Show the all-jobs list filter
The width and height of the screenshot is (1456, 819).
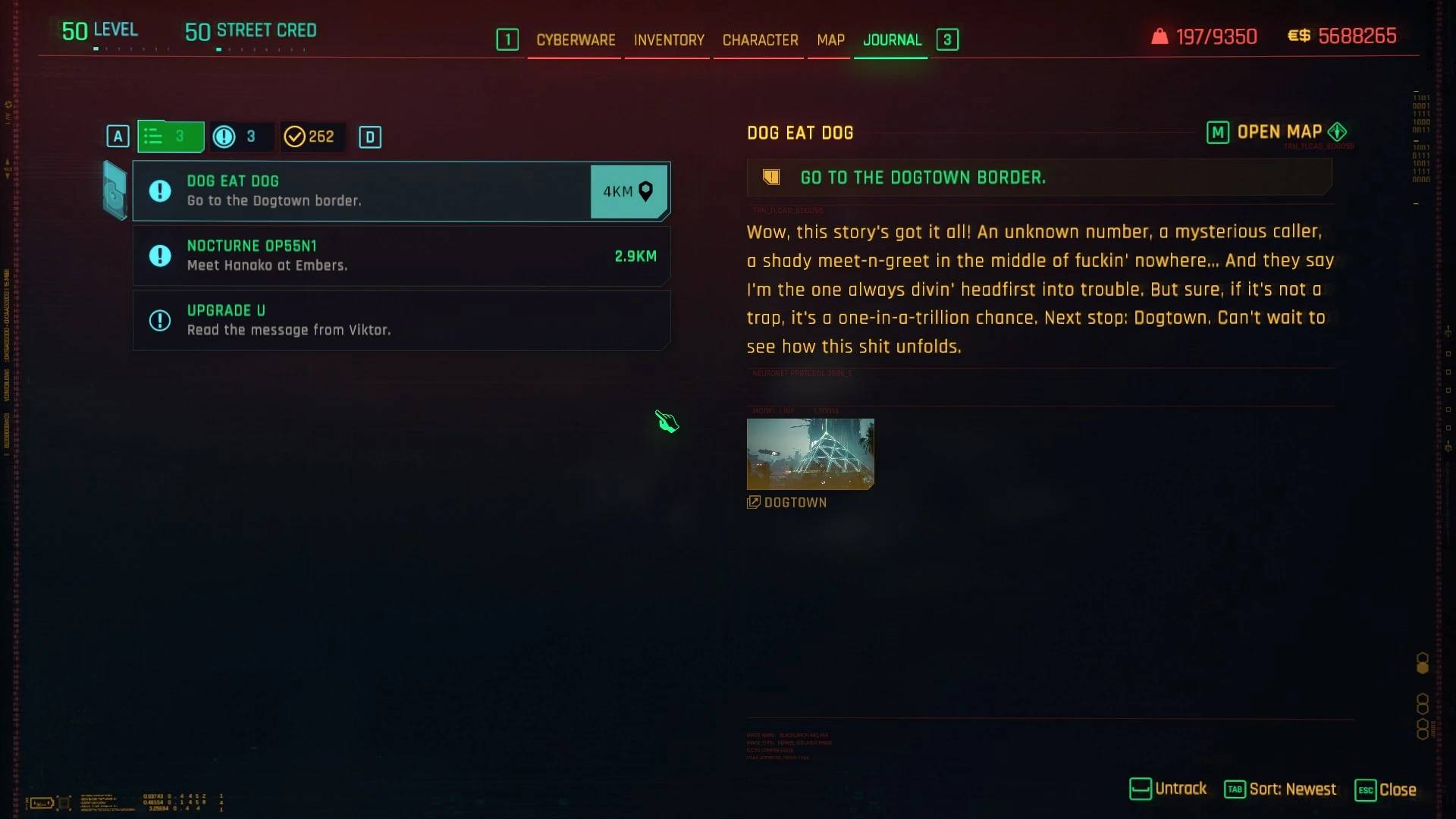[171, 136]
